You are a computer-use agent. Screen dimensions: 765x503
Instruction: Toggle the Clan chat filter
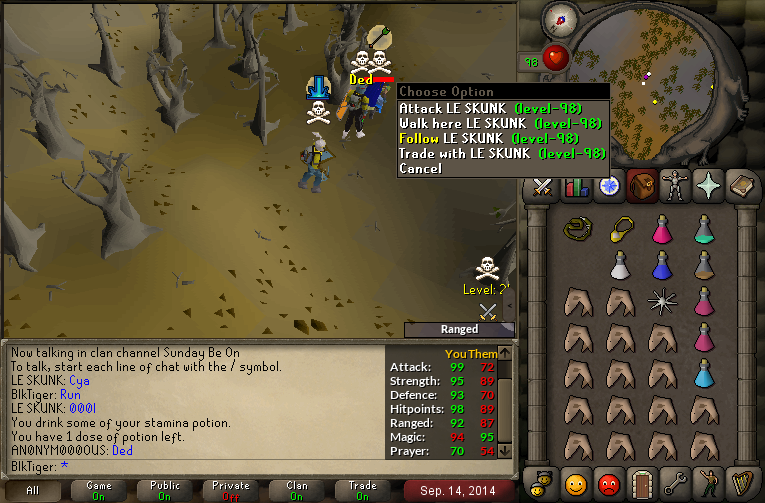(297, 490)
